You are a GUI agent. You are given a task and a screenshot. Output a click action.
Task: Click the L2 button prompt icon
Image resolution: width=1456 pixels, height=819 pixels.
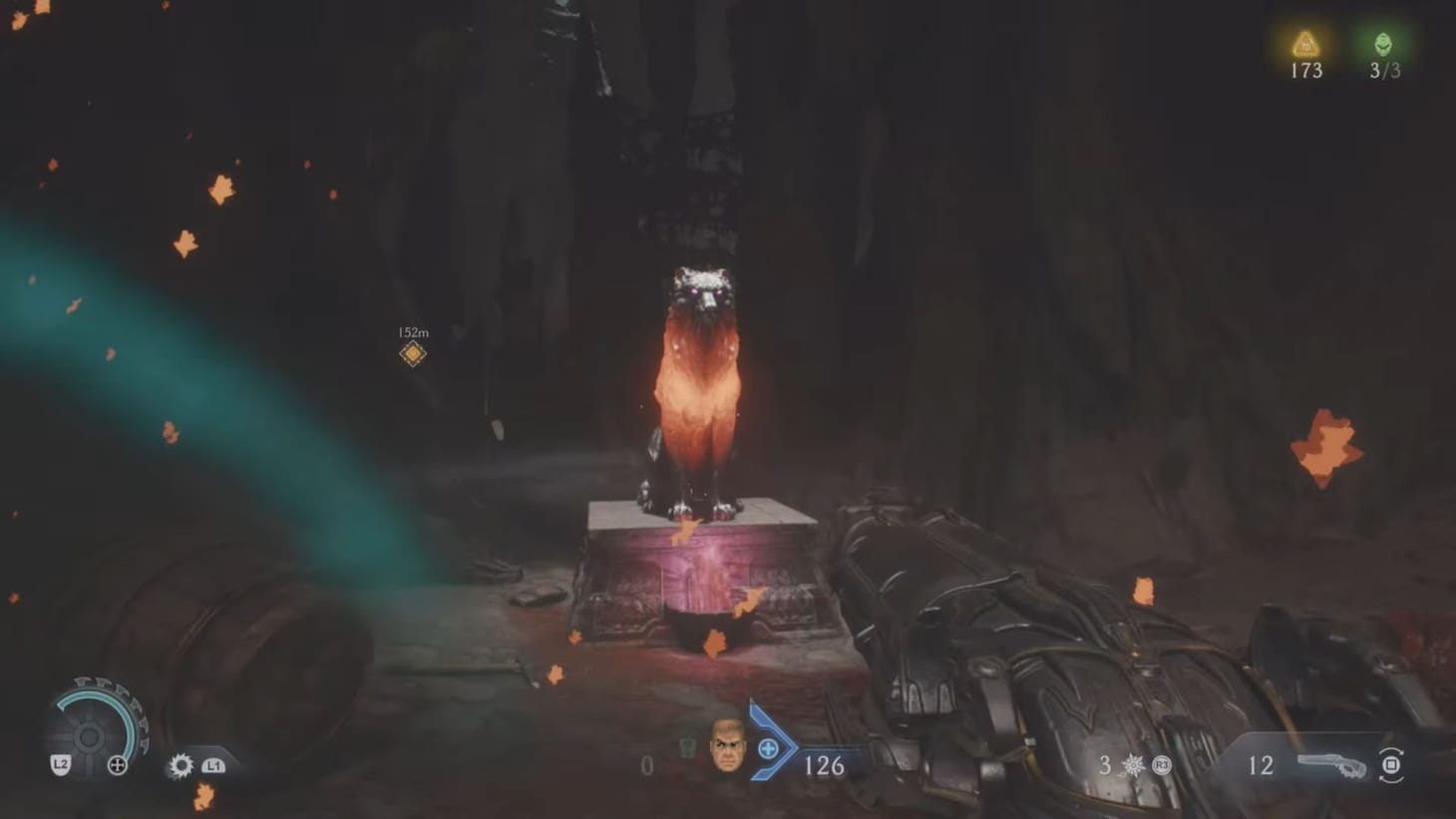[61, 763]
